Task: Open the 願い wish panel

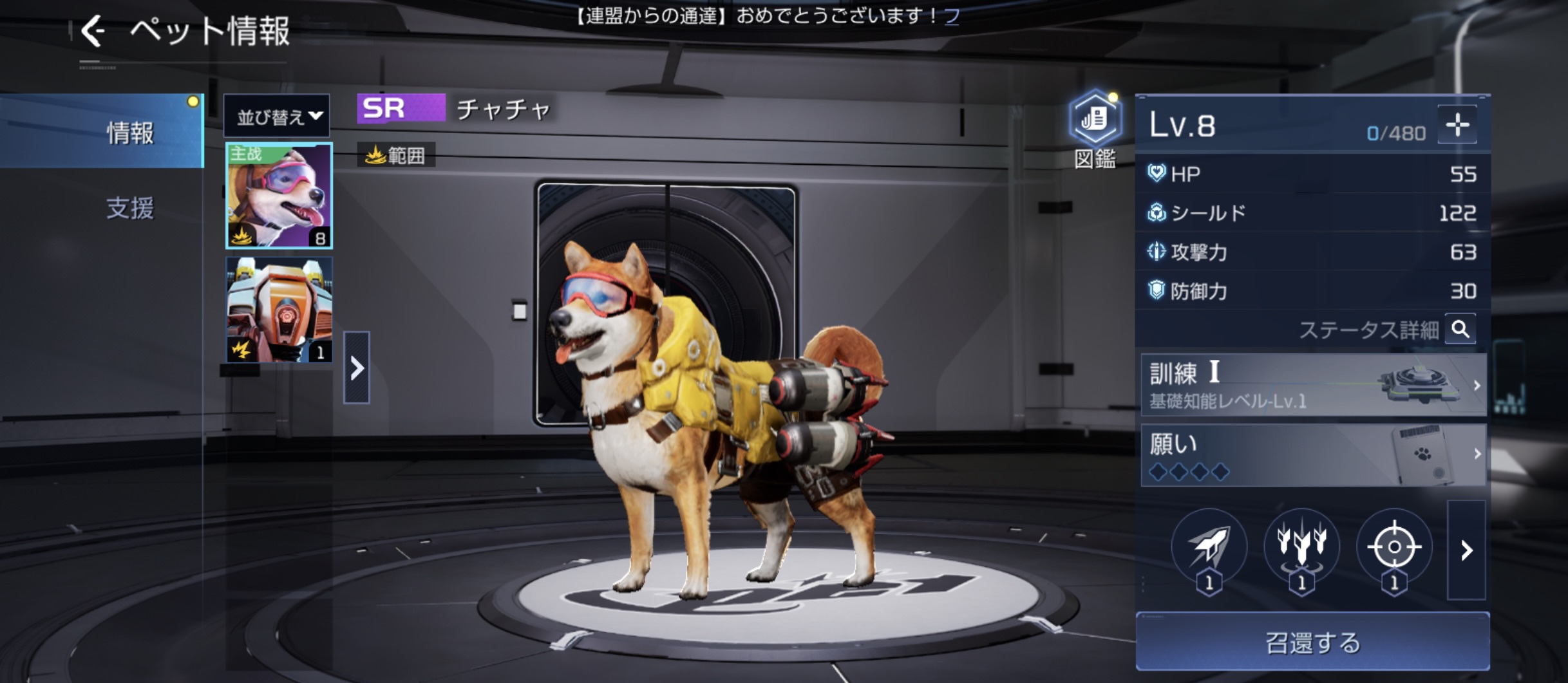Action: click(x=1314, y=455)
